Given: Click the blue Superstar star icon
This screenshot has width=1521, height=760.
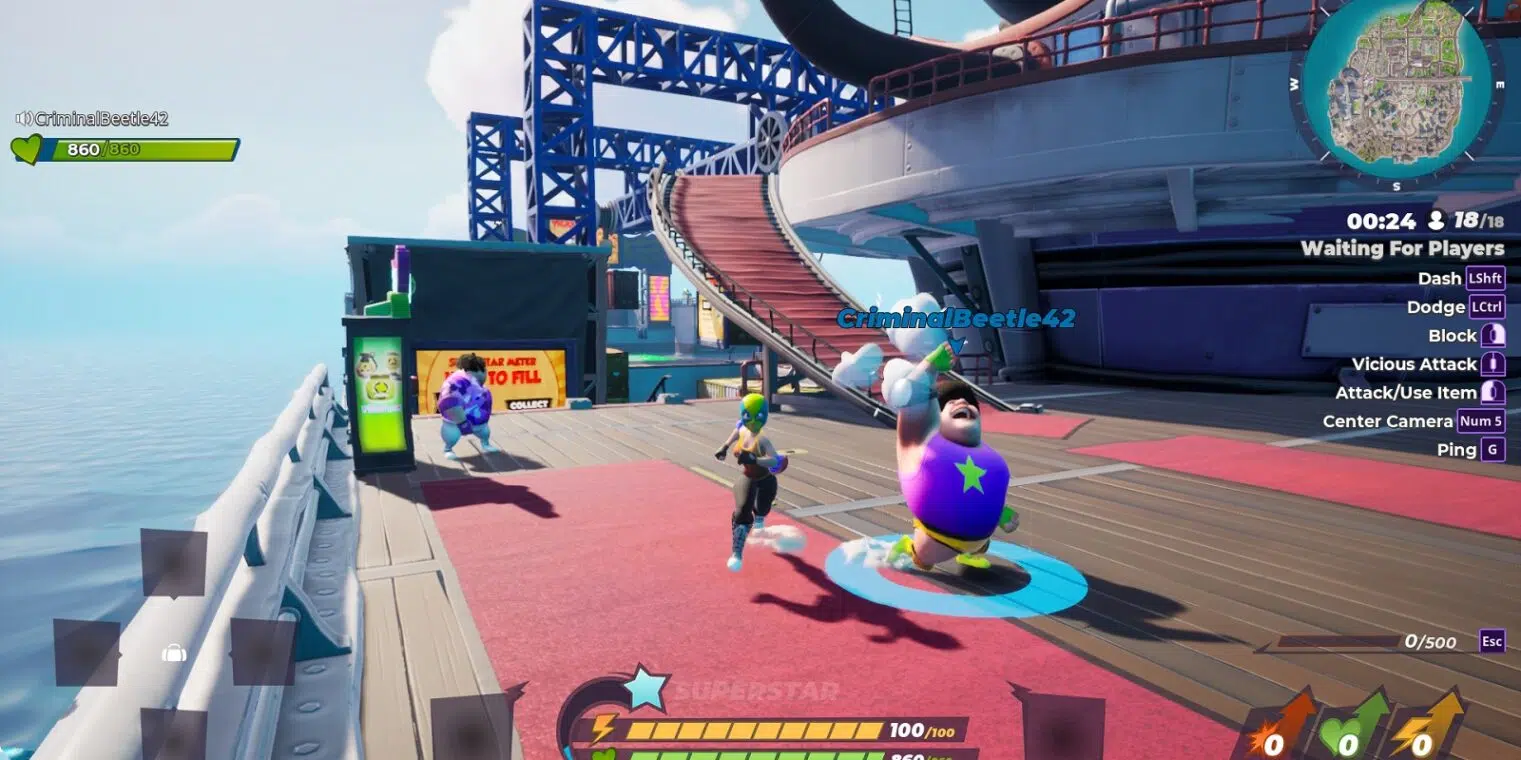Looking at the screenshot, I should click(644, 688).
